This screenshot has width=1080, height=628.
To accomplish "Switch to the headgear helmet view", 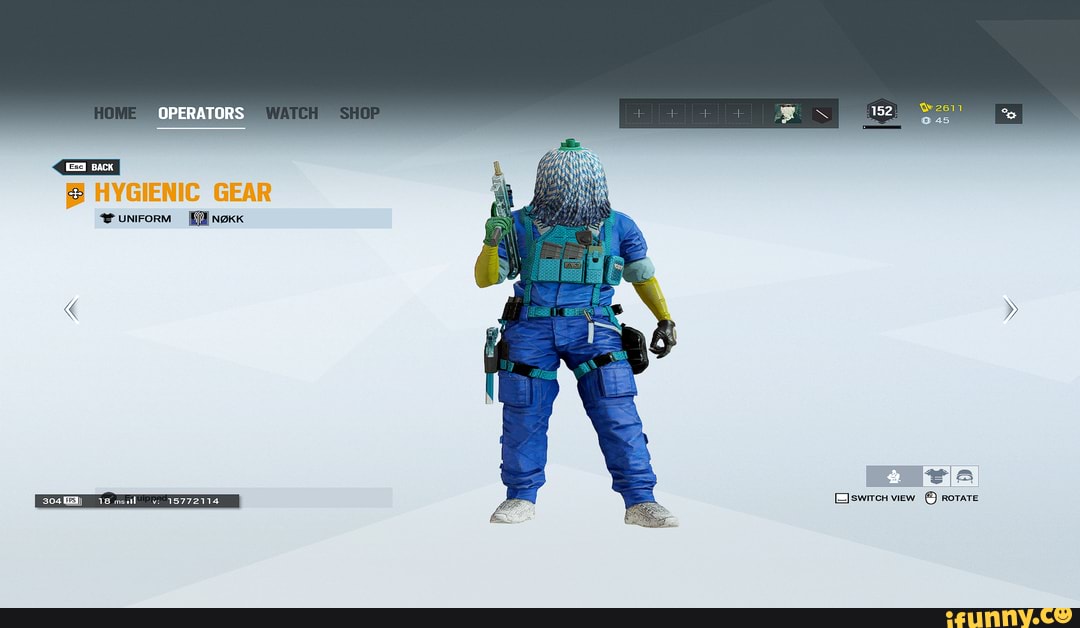I will pos(965,477).
